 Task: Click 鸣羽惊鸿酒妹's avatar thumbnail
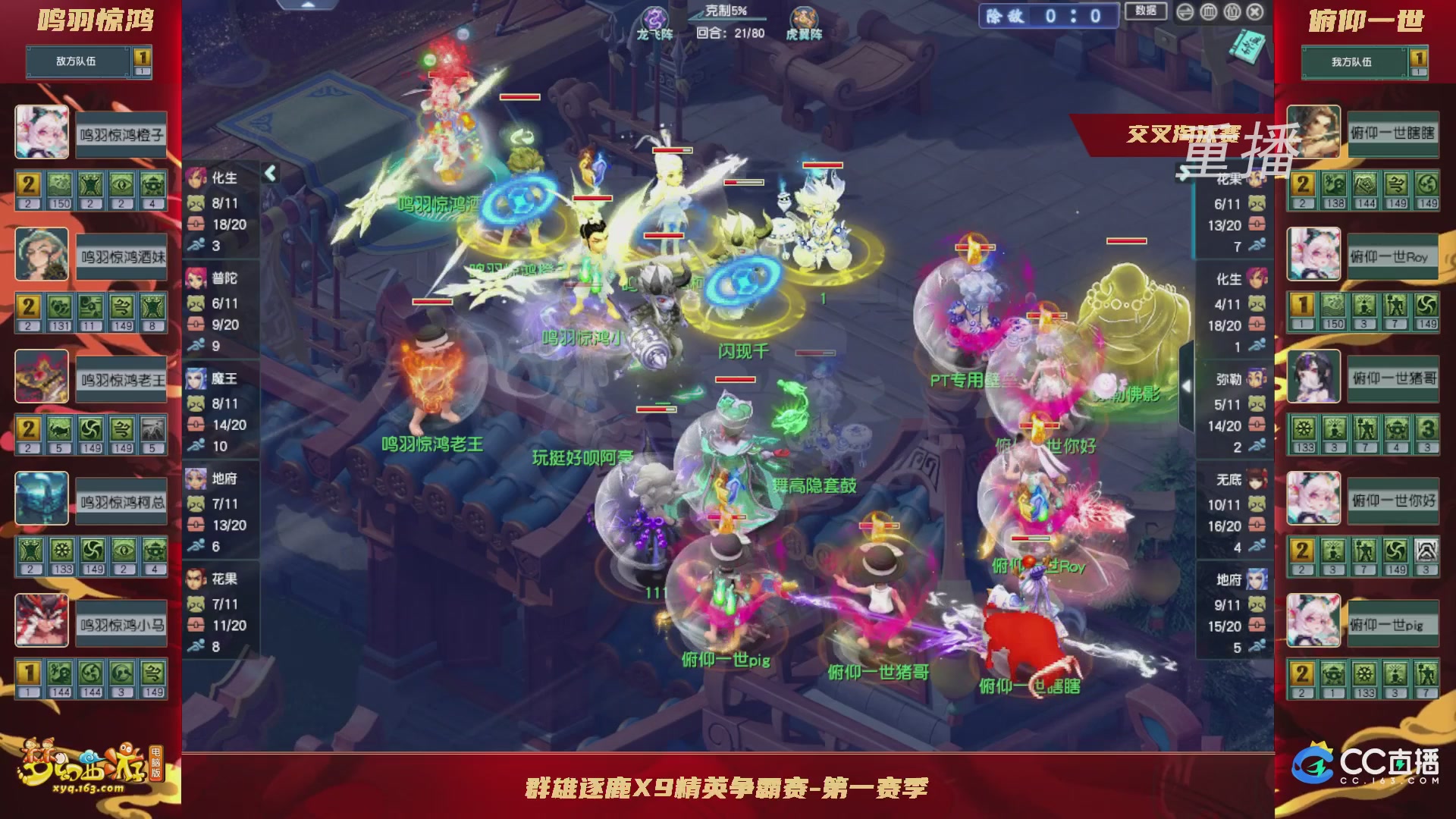[42, 253]
